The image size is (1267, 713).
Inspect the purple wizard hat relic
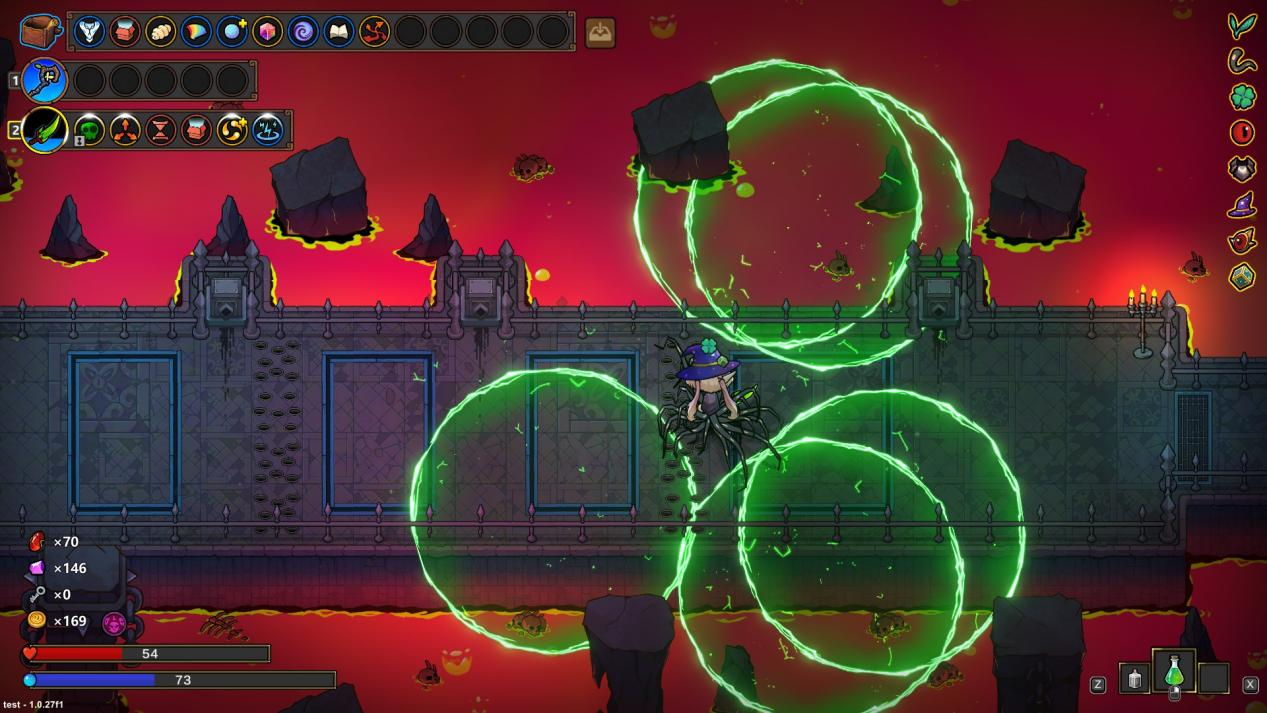click(1242, 205)
